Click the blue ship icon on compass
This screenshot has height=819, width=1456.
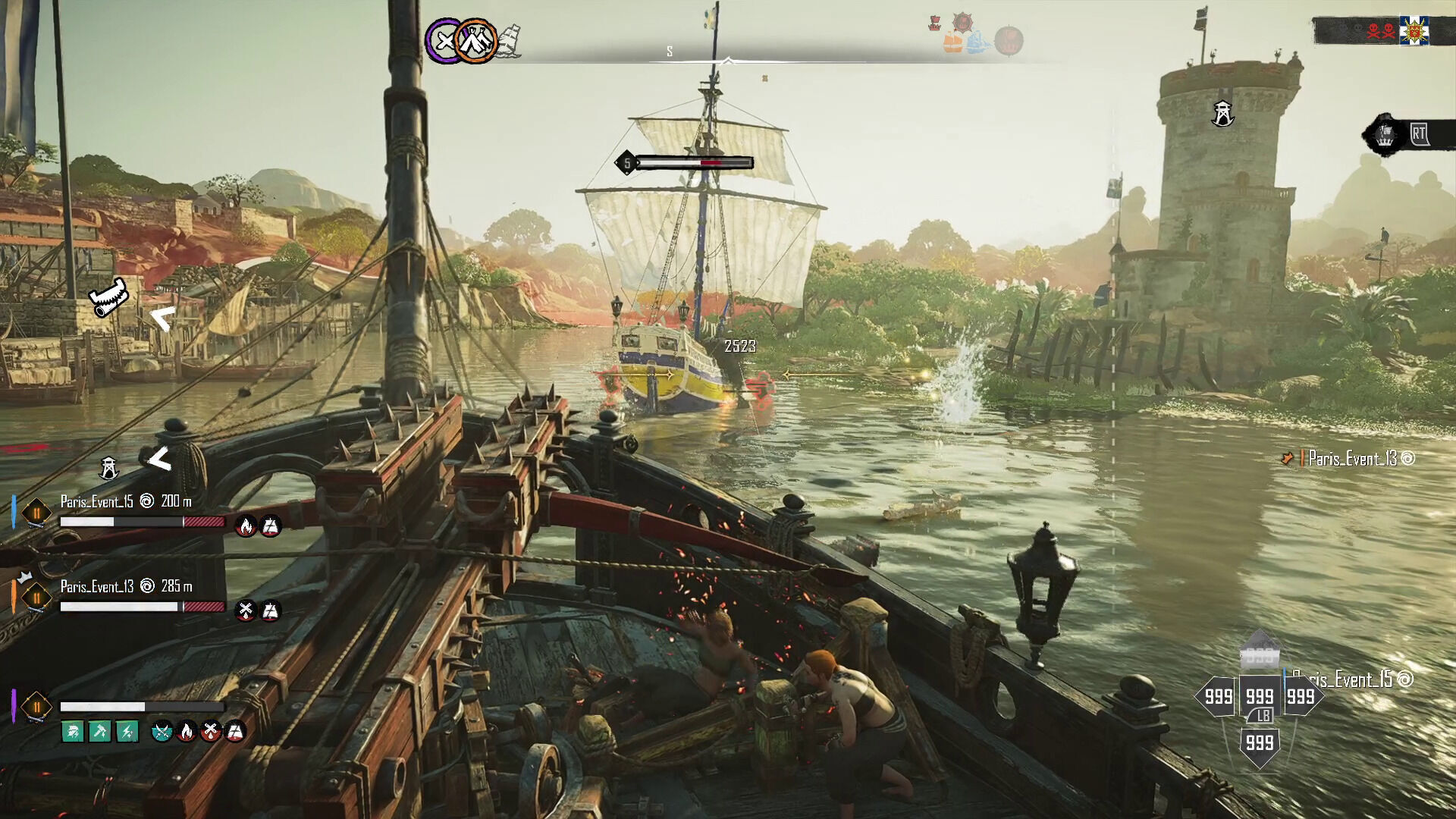(x=978, y=42)
